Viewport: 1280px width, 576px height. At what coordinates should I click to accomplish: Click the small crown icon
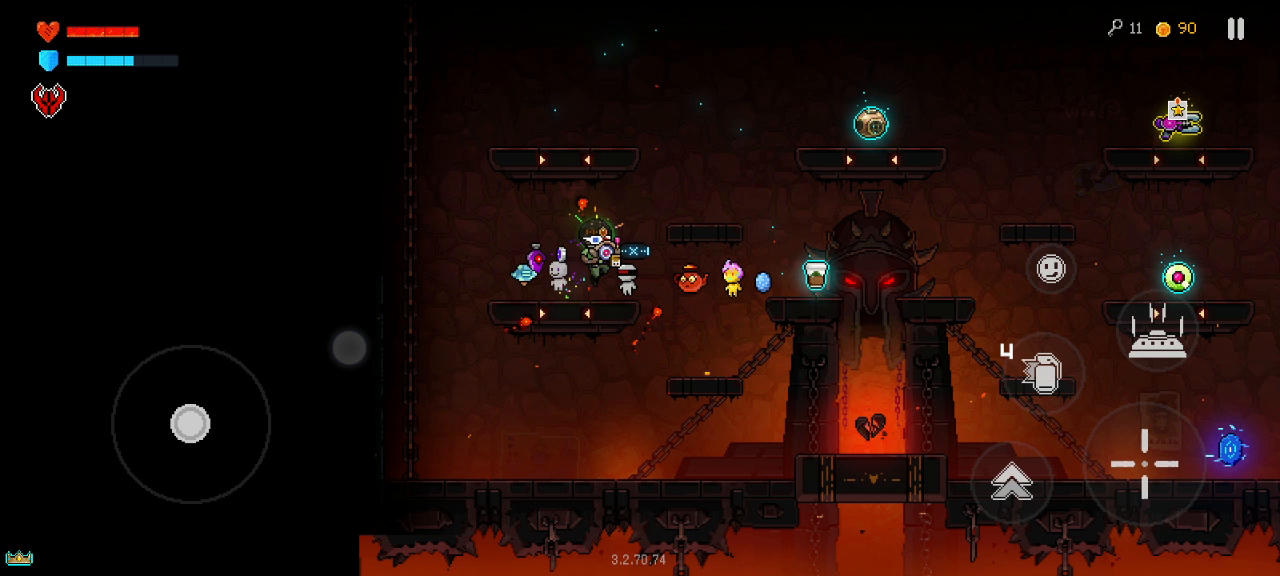coord(19,557)
